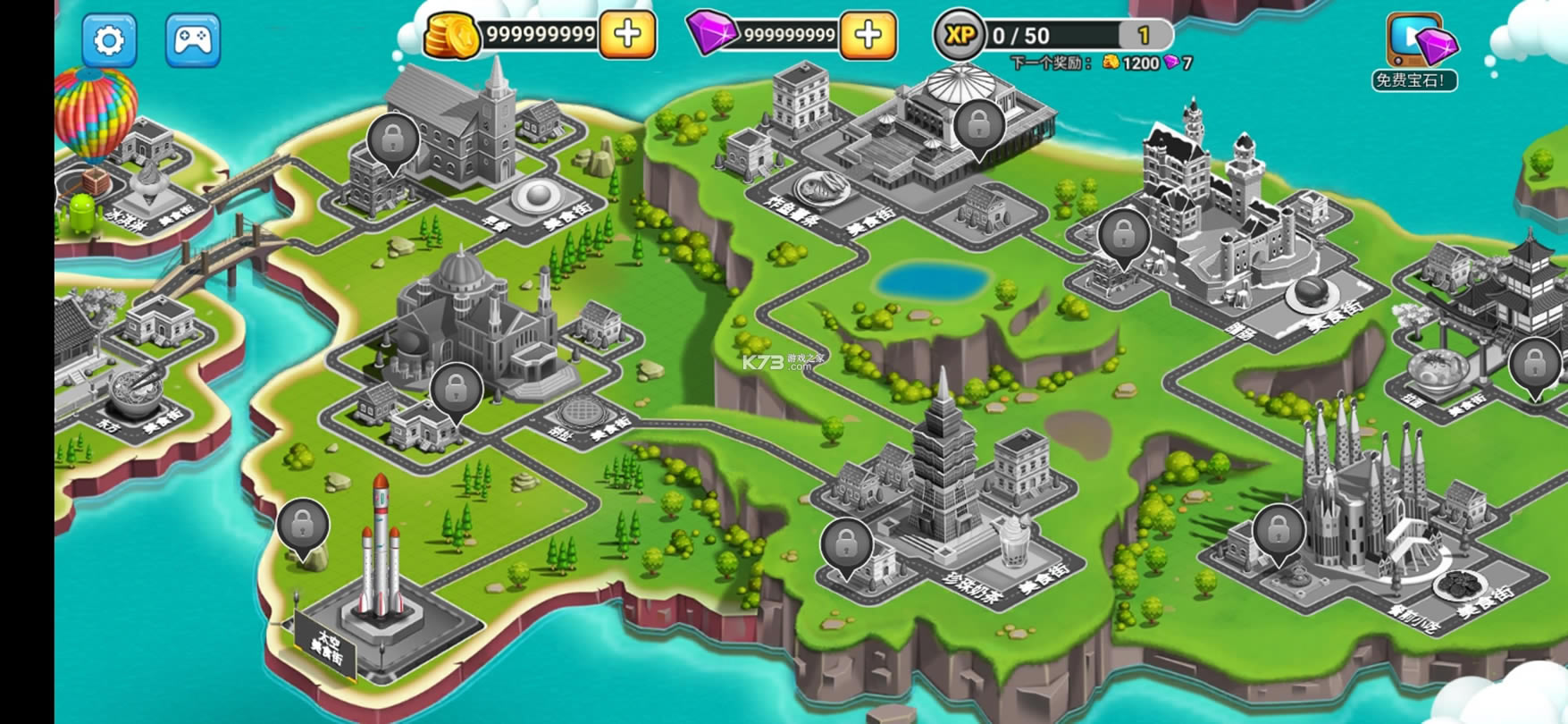Image resolution: width=1568 pixels, height=724 pixels.
Task: Select the lock pin at the spired cathedral
Action: click(x=1279, y=531)
